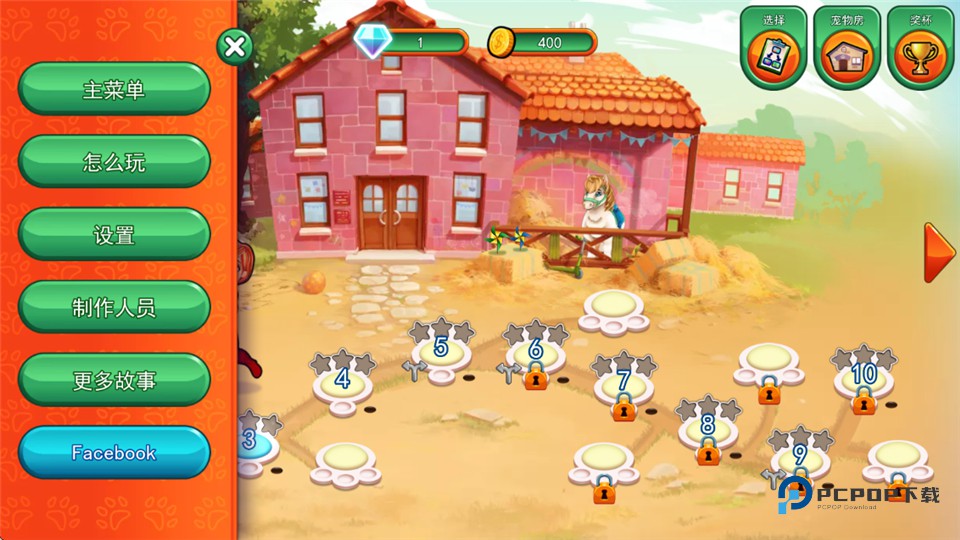The height and width of the screenshot is (540, 960).
Task: Select locked level 9 node
Action: [x=800, y=457]
